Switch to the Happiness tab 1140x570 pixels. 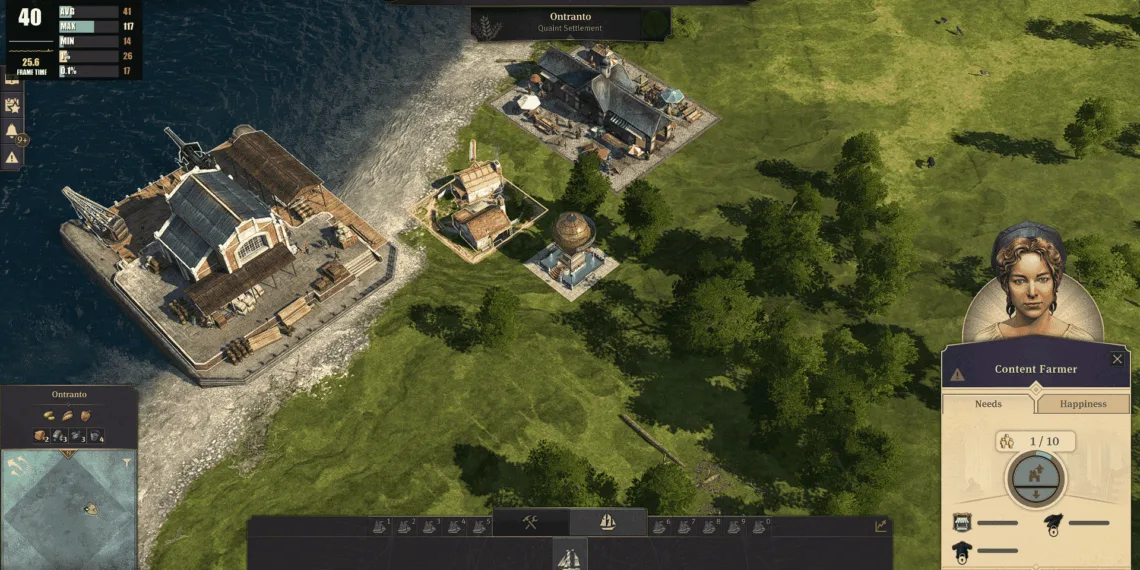(x=1083, y=404)
